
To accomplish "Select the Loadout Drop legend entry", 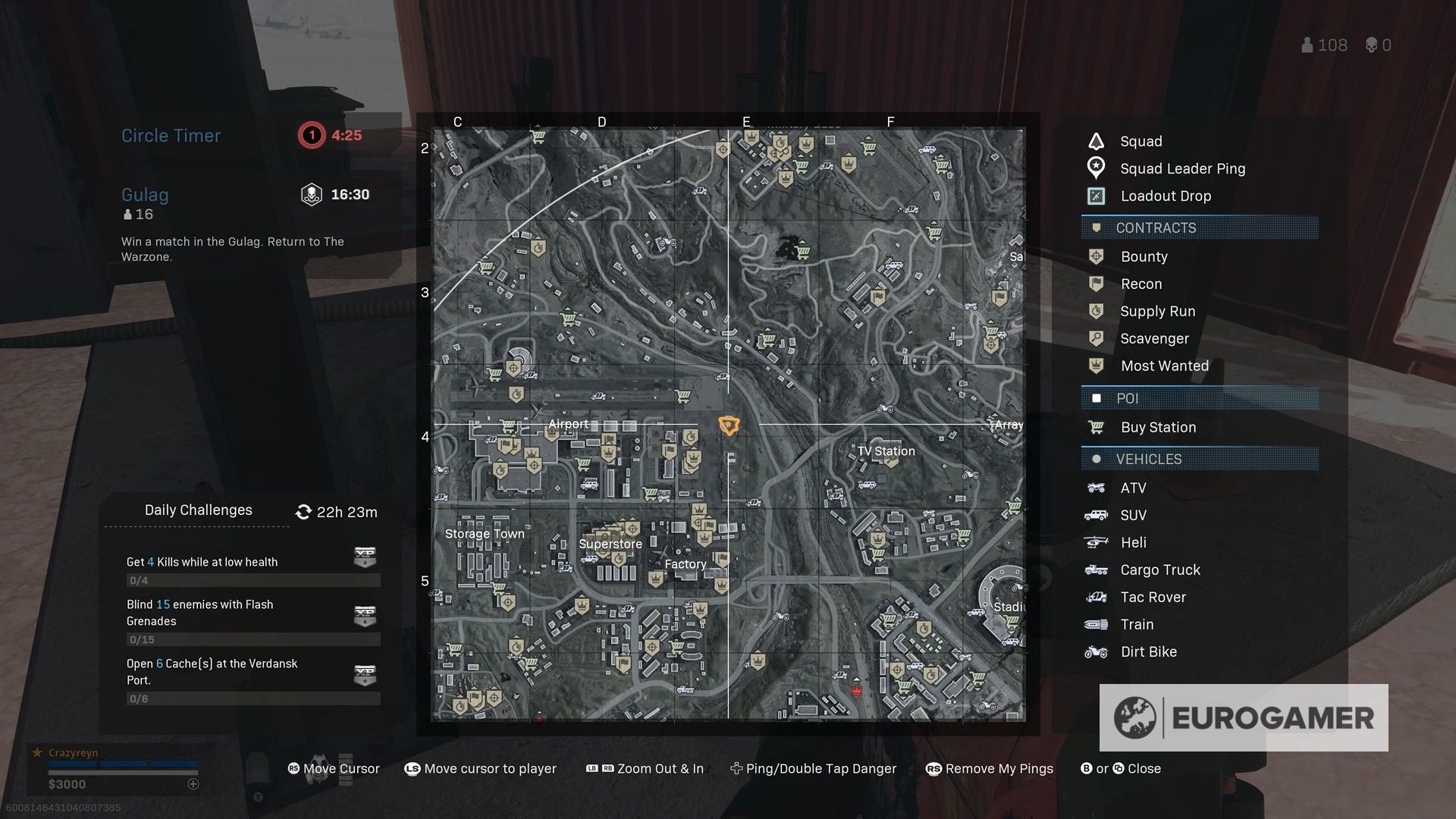I will pyautogui.click(x=1166, y=196).
